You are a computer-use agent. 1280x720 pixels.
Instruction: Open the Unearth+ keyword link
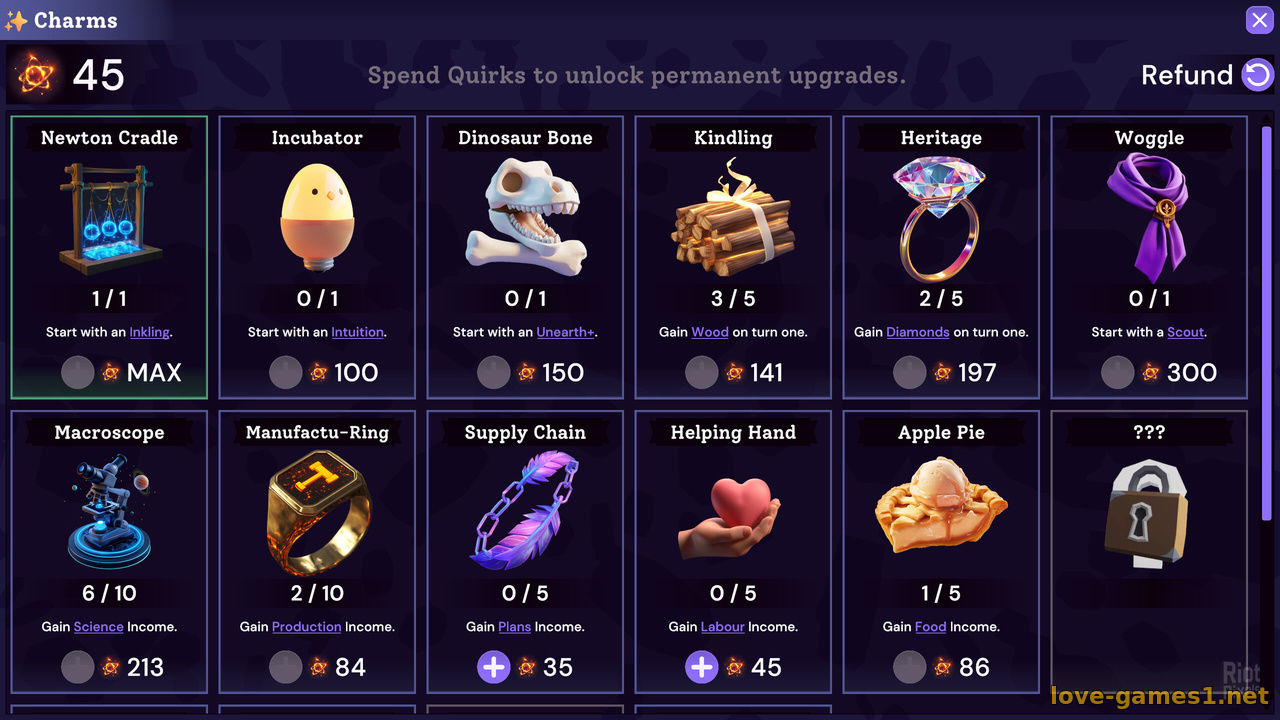pos(565,332)
